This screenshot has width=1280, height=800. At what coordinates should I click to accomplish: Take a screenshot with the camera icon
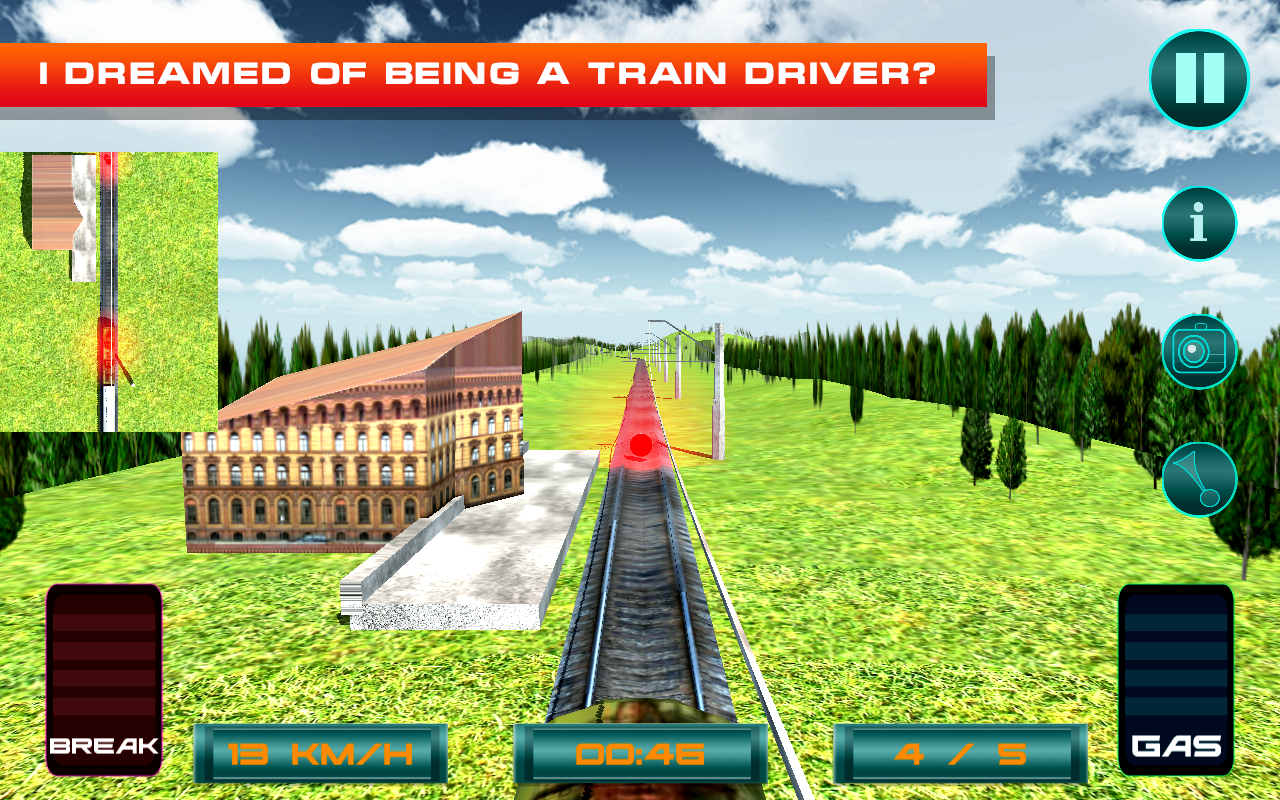(x=1199, y=351)
